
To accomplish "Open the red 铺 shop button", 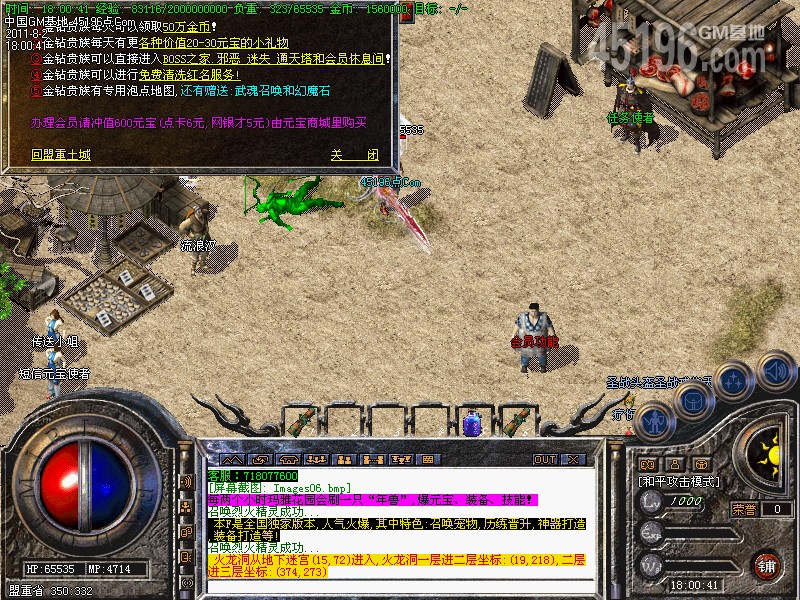I will tap(768, 565).
